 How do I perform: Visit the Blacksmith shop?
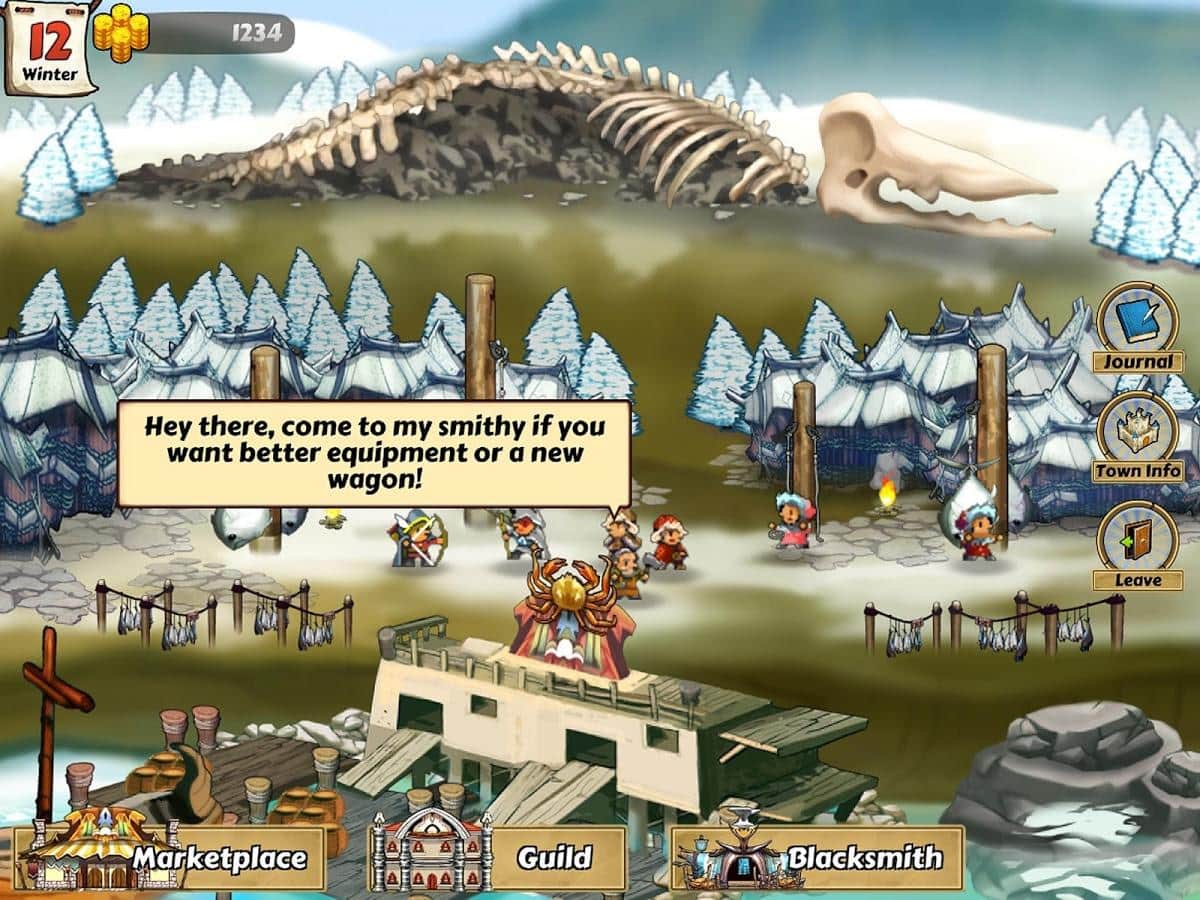818,857
